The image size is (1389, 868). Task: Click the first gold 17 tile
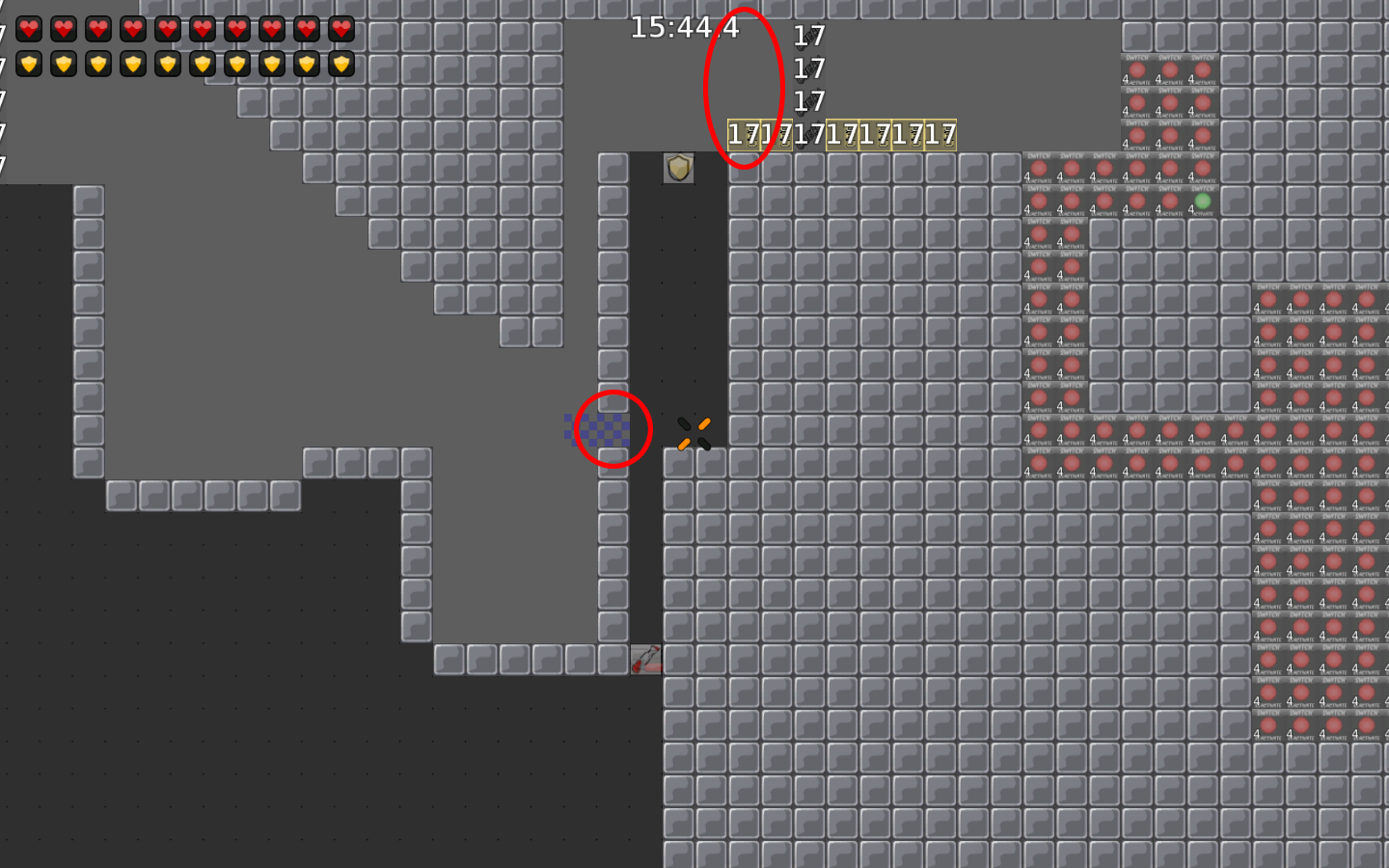pos(743,136)
